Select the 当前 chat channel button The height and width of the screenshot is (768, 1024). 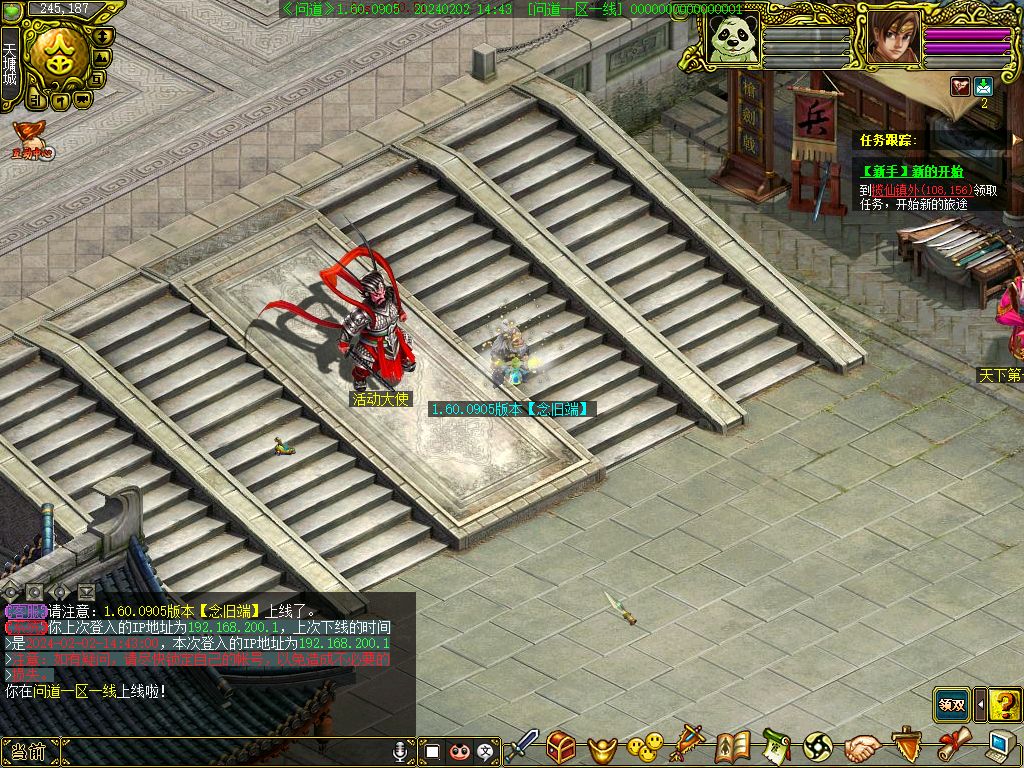pyautogui.click(x=29, y=751)
